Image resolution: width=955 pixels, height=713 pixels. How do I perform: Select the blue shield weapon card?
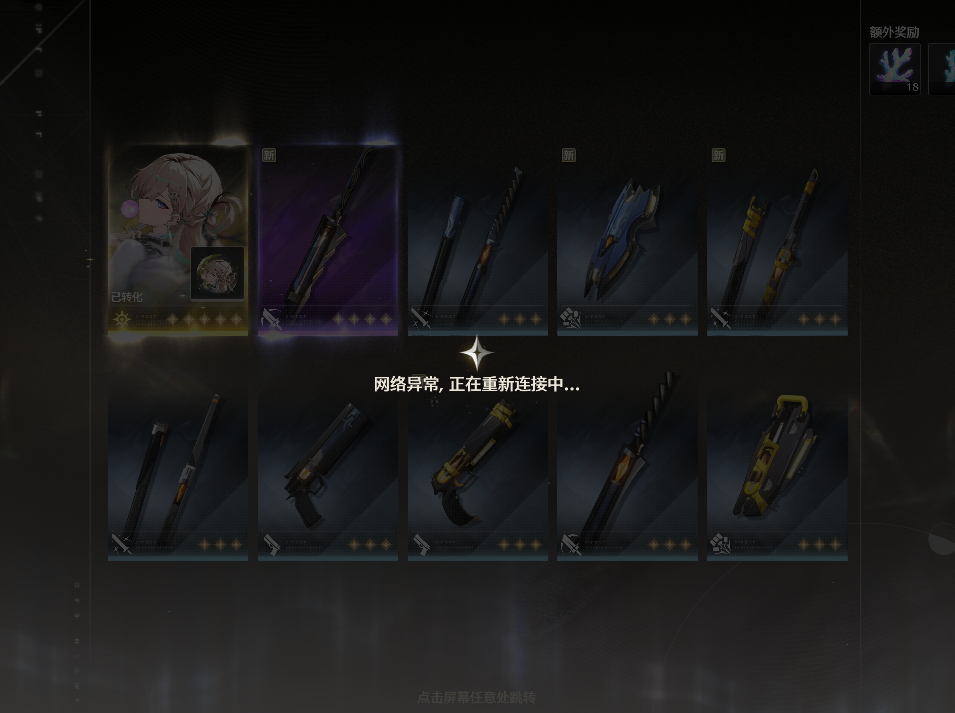point(627,240)
